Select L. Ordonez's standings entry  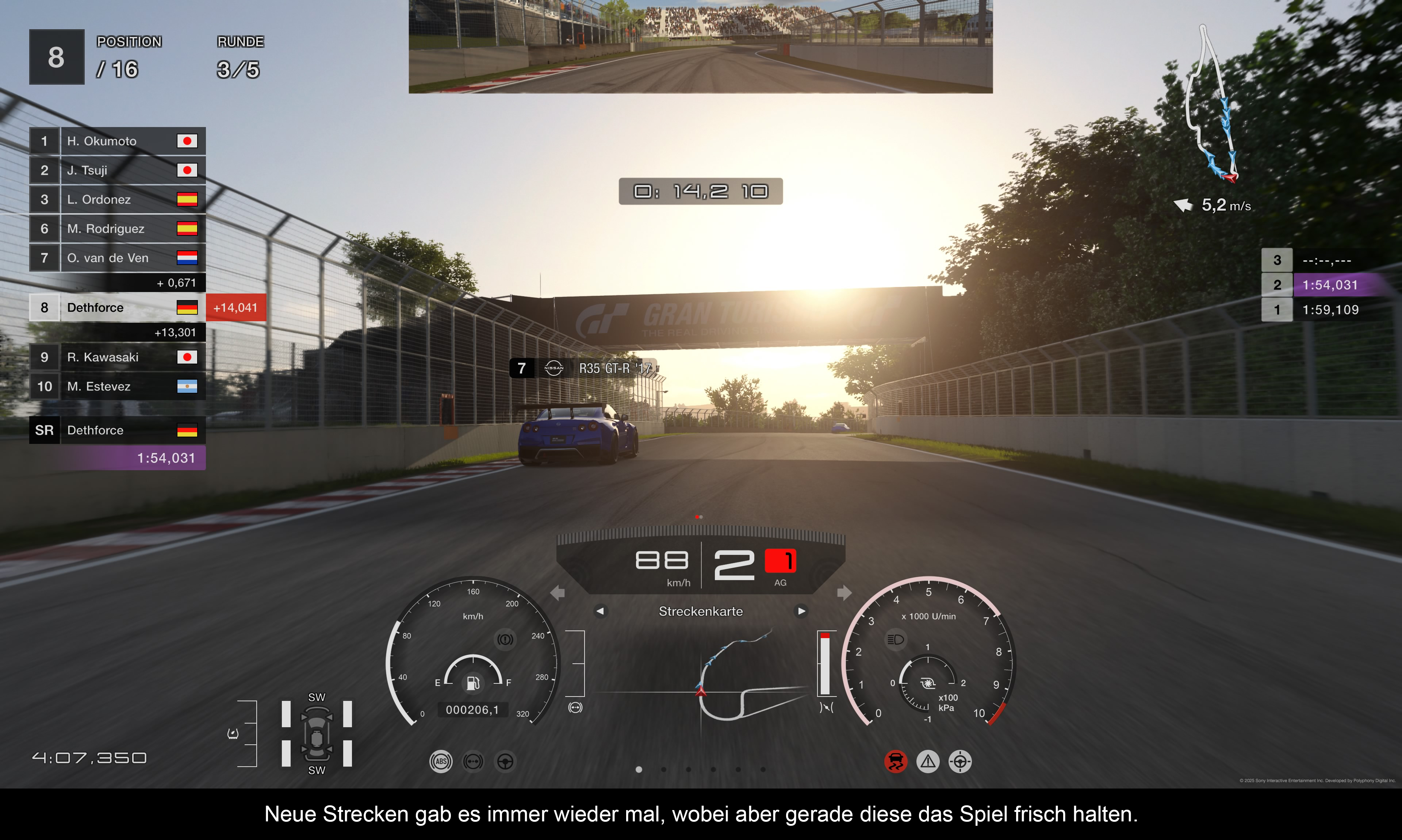(x=117, y=200)
